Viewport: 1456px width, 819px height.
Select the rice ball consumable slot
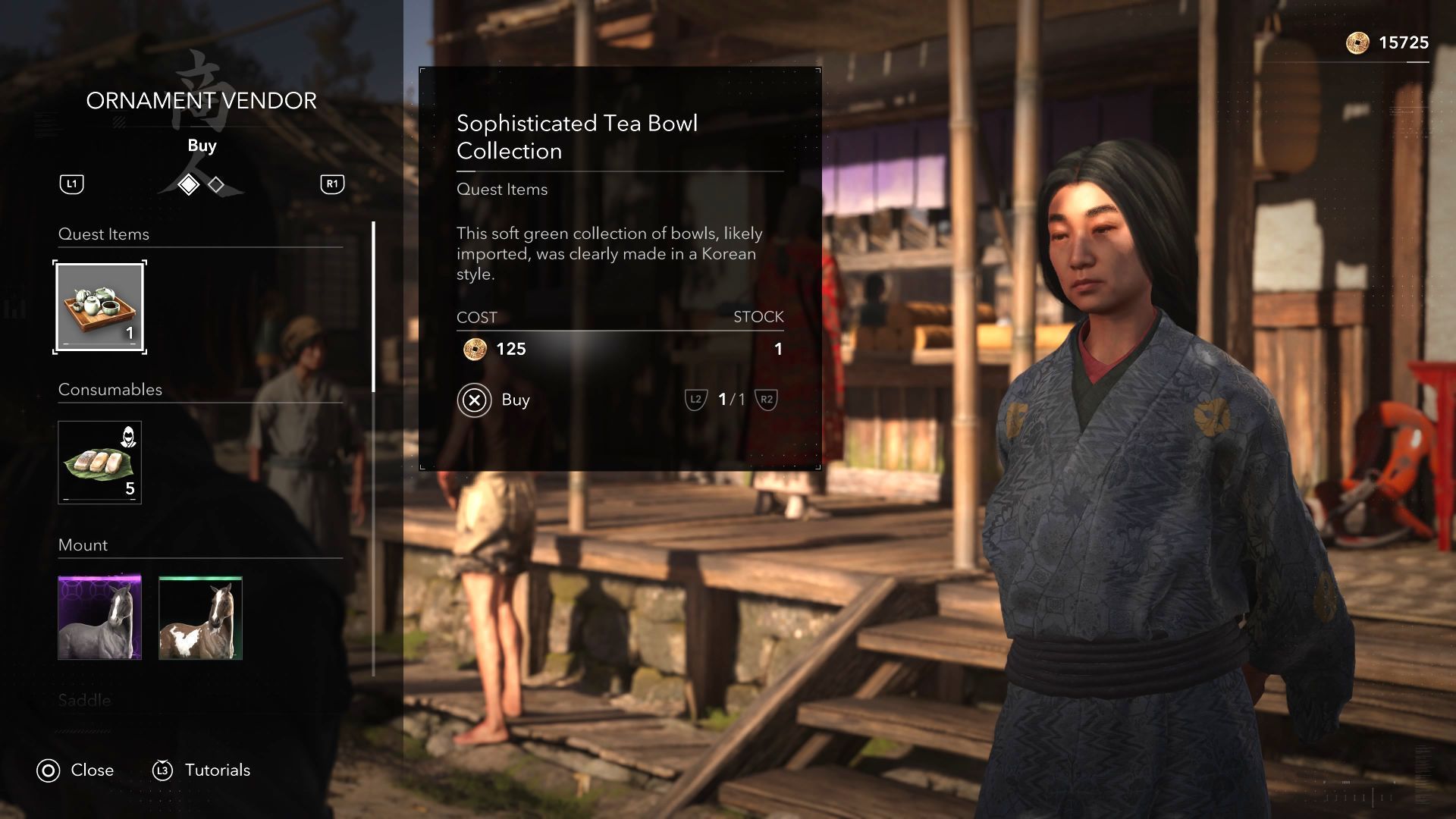pyautogui.click(x=99, y=463)
